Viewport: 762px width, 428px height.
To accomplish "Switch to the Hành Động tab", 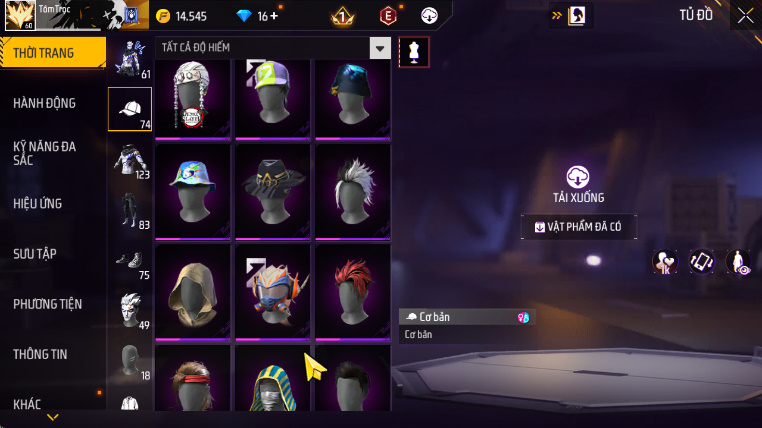I will [x=45, y=103].
